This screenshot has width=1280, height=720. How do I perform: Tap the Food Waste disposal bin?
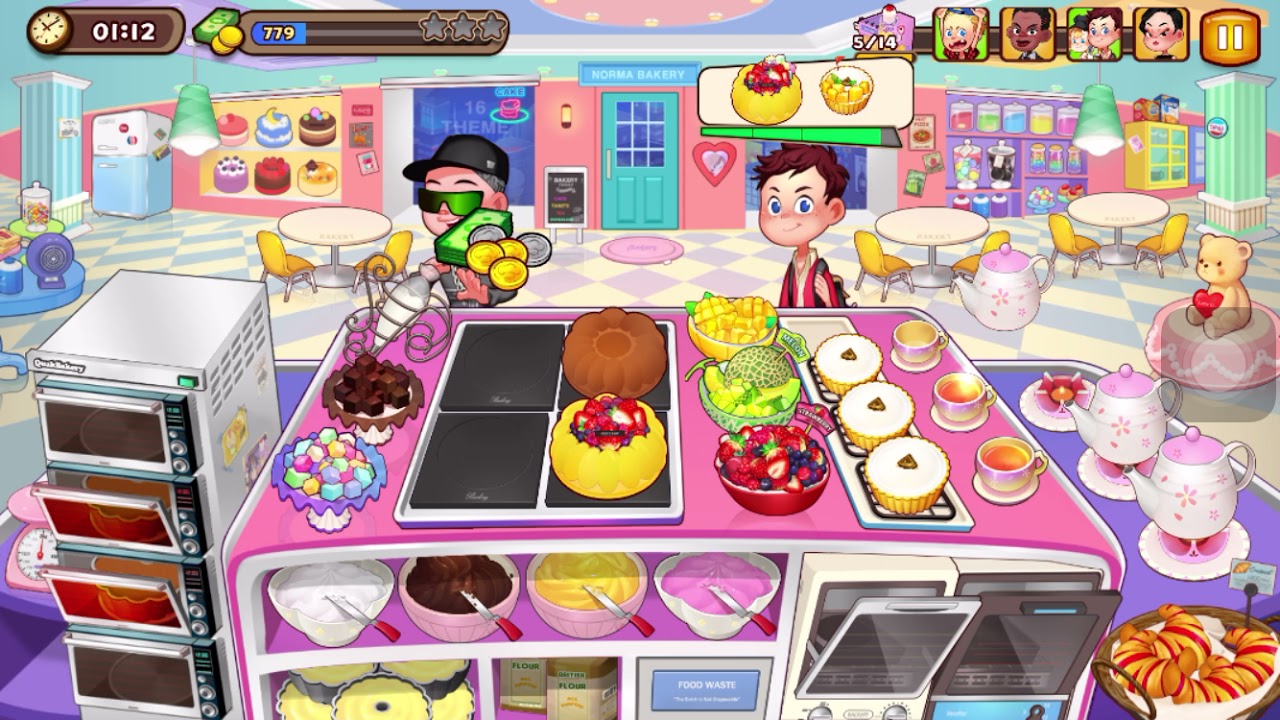pyautogui.click(x=705, y=689)
